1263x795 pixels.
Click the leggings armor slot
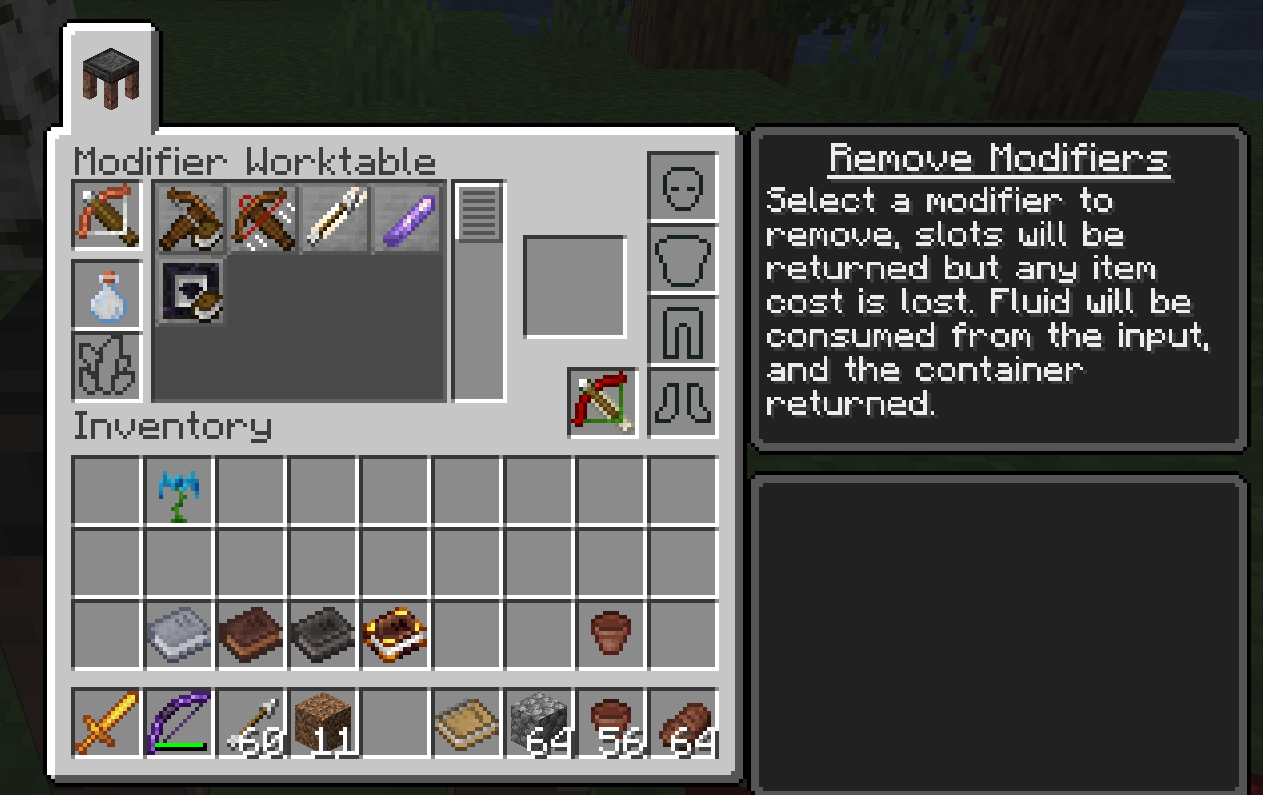(x=683, y=331)
